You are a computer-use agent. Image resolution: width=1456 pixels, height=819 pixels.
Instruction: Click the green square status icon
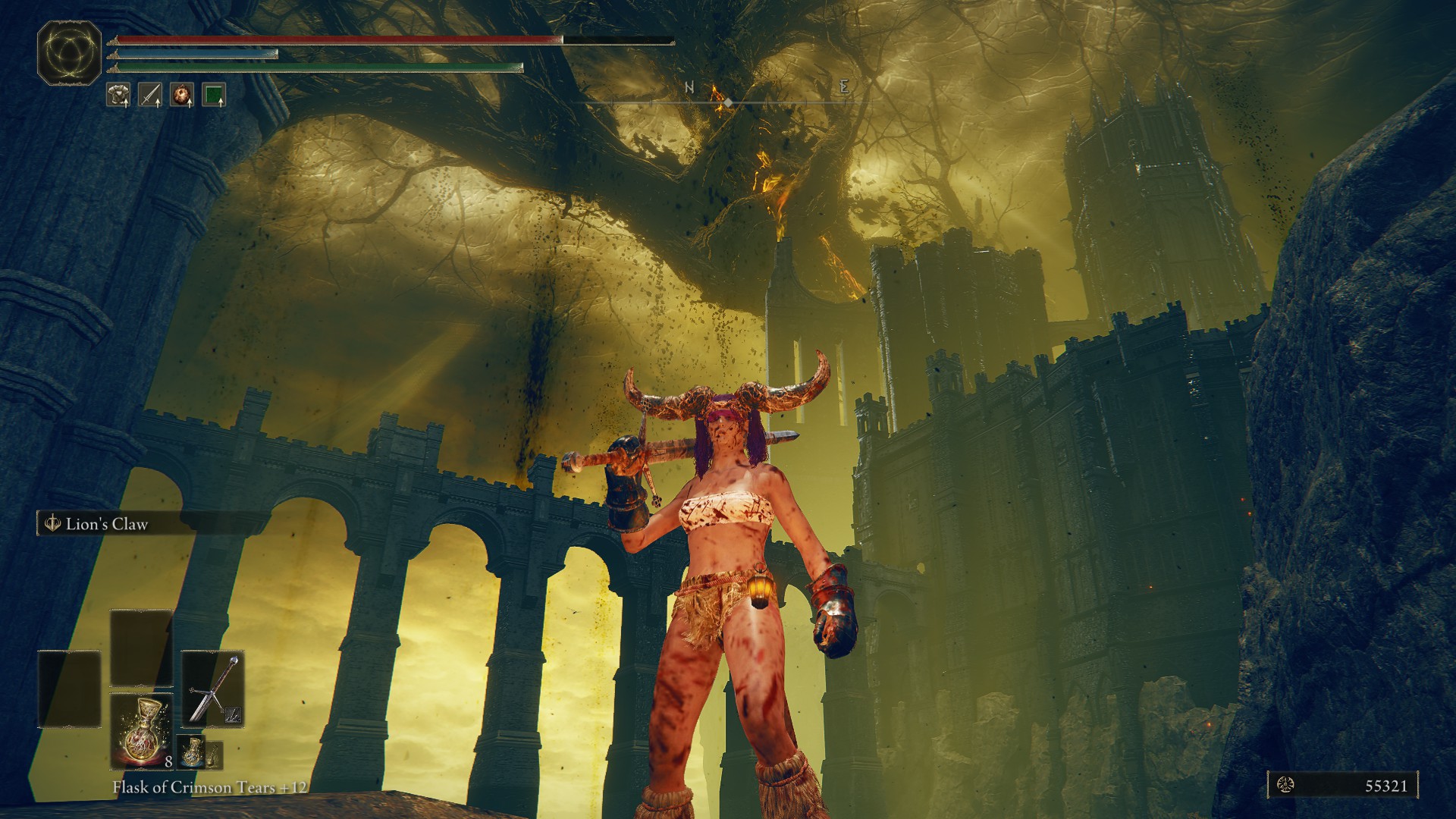(215, 95)
